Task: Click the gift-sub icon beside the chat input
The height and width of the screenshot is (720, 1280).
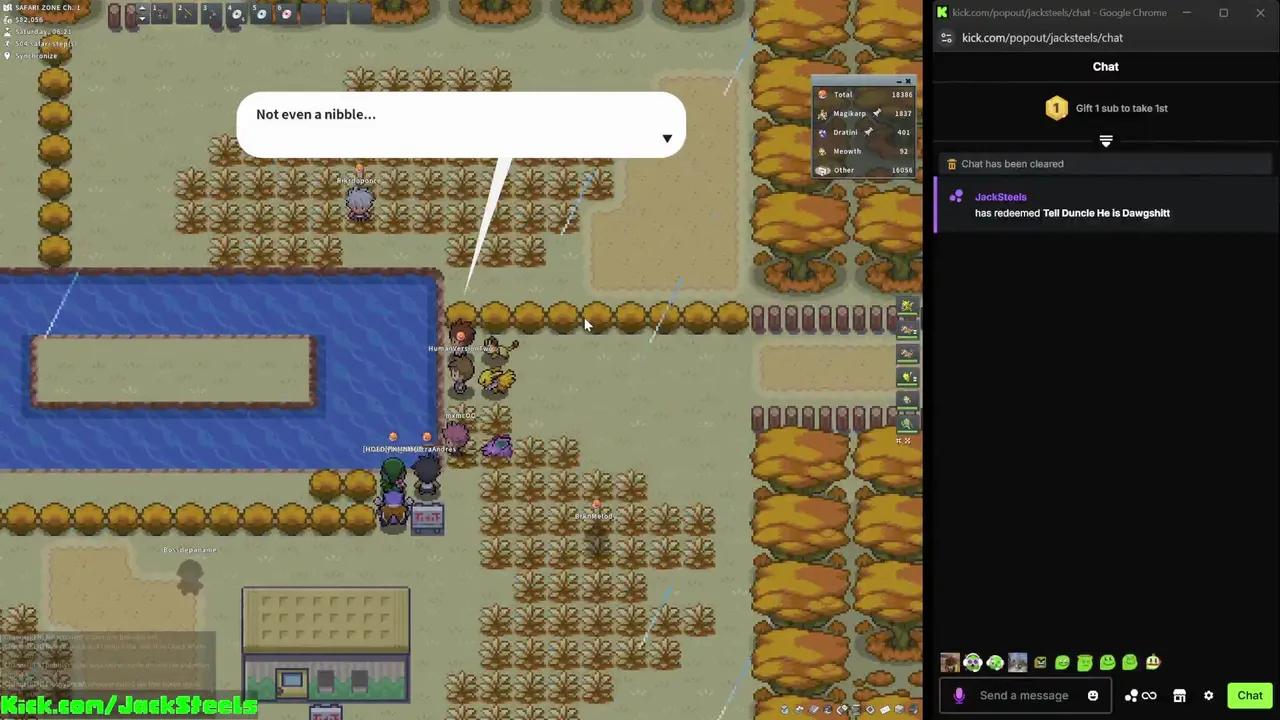Action: (1132, 695)
